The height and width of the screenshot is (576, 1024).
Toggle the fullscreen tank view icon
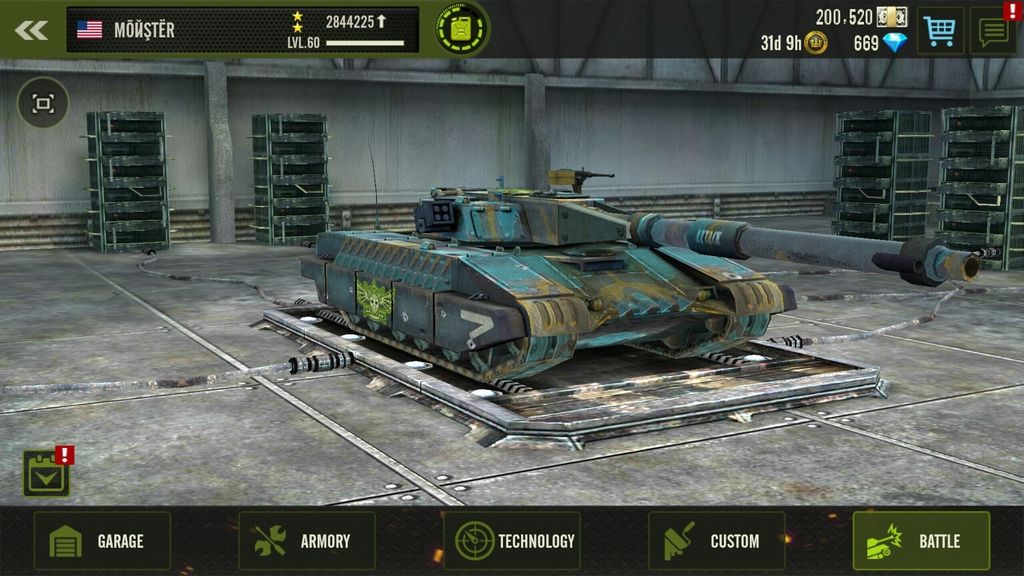click(43, 103)
